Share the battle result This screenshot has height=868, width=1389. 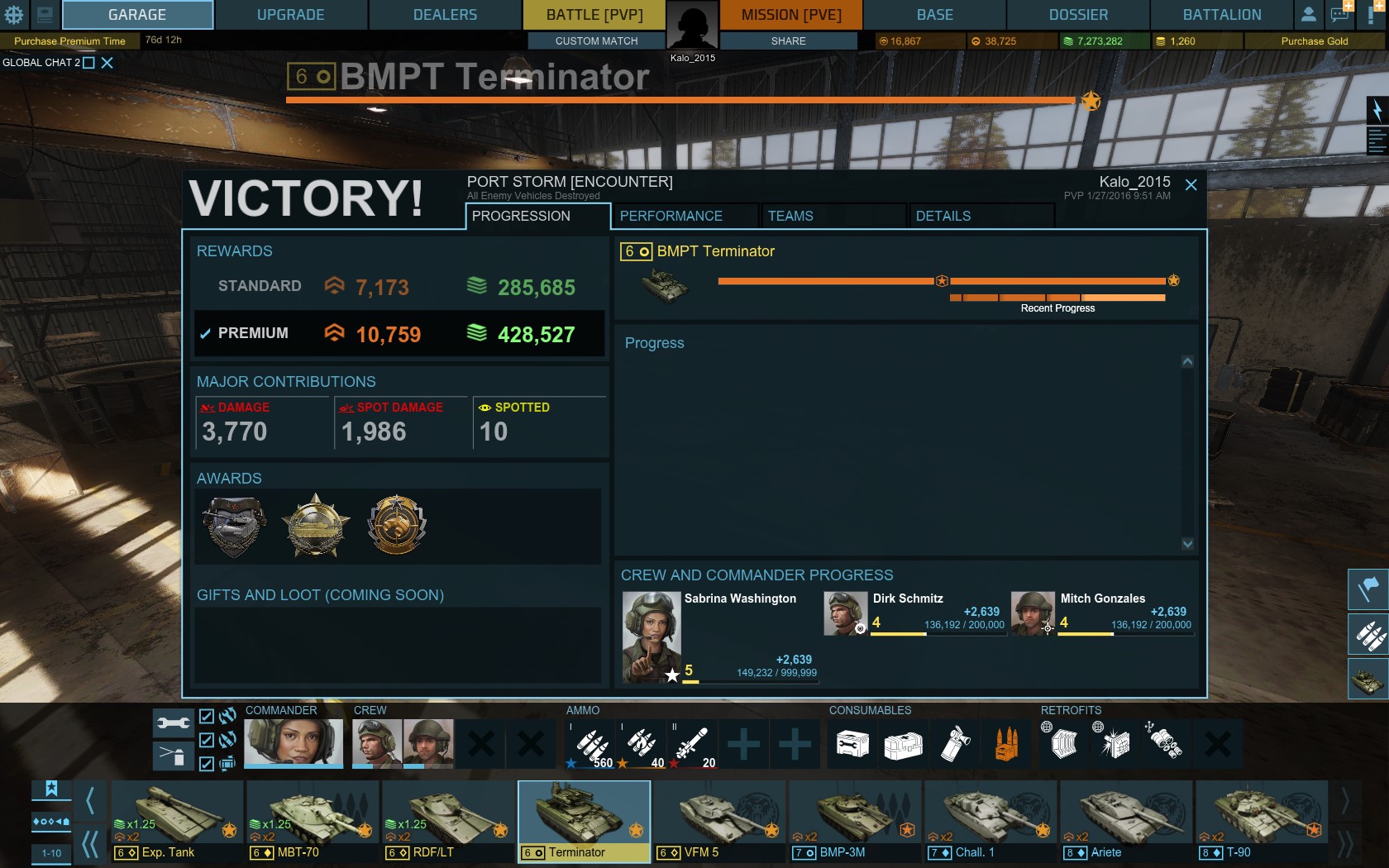point(788,41)
